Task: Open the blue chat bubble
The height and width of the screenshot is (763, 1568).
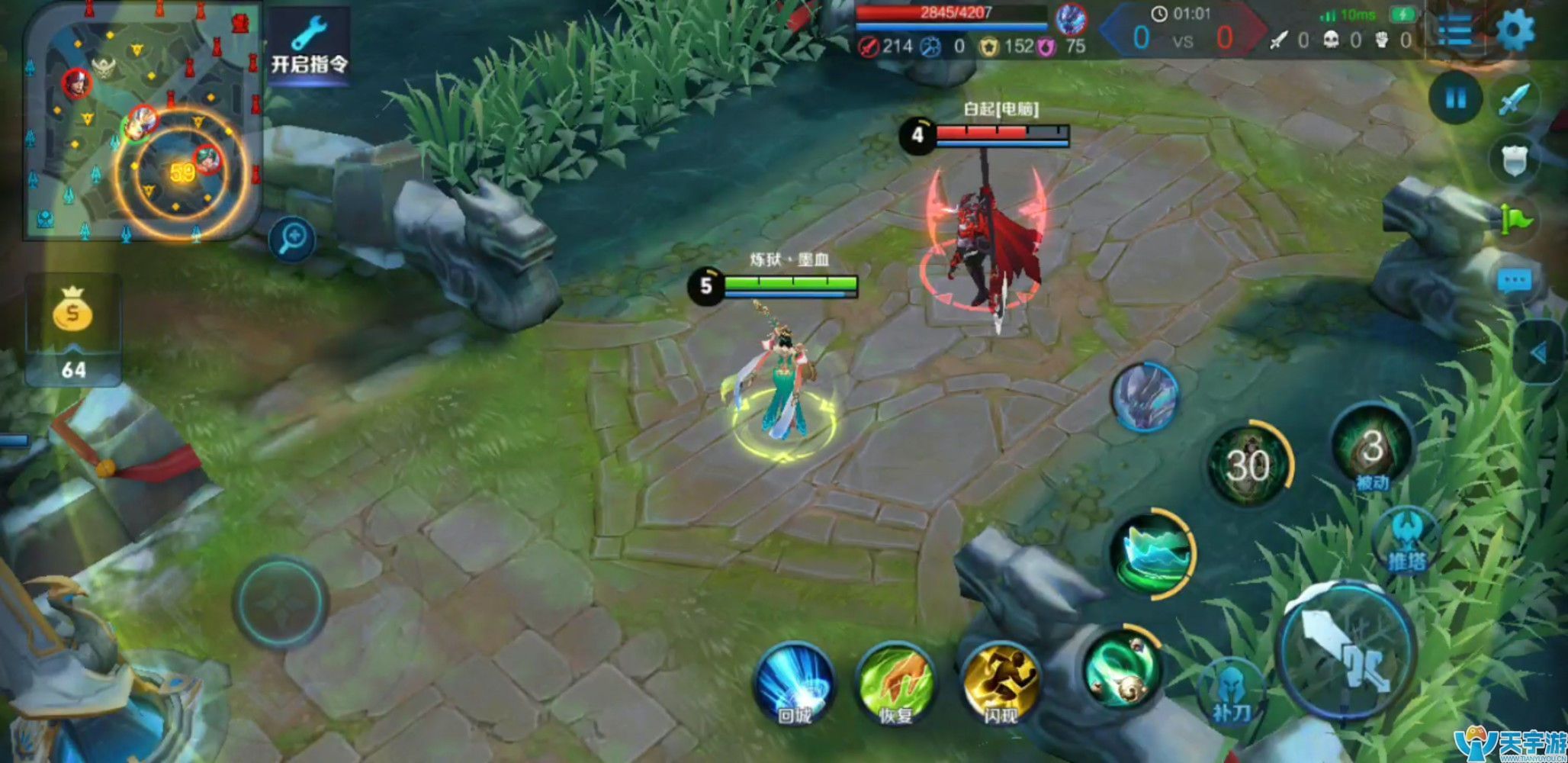Action: (1514, 281)
